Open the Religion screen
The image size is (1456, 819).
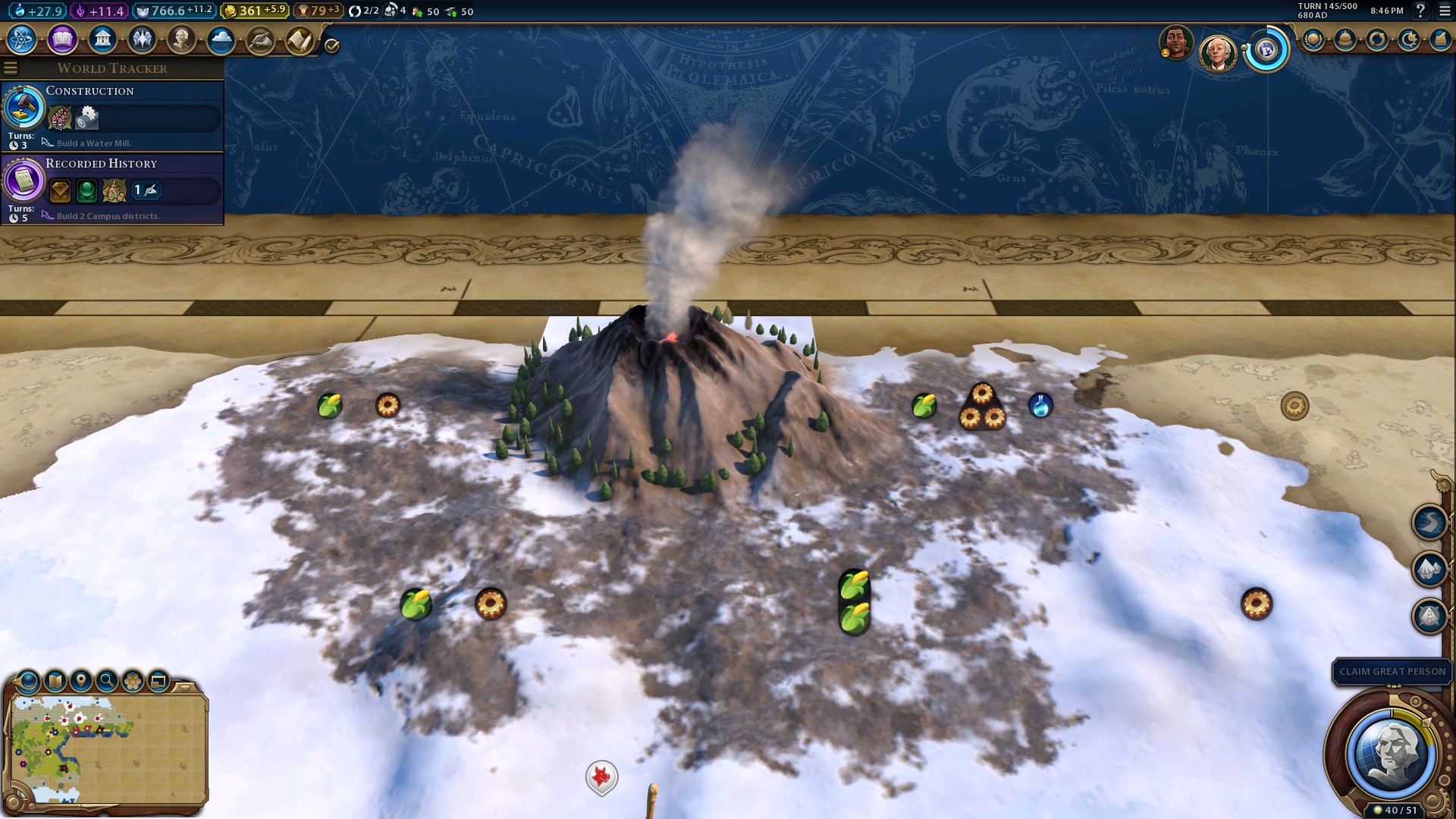(x=143, y=40)
